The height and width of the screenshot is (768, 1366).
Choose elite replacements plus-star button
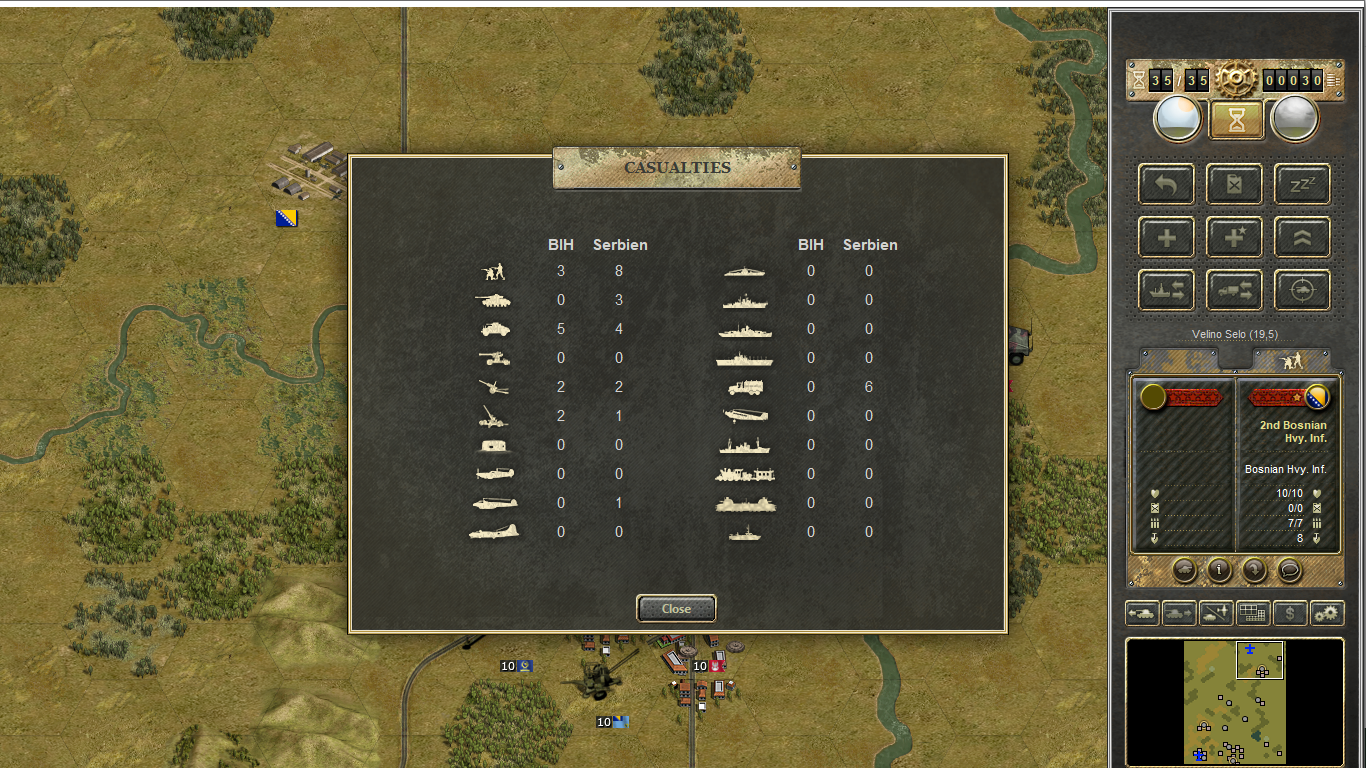click(1234, 237)
